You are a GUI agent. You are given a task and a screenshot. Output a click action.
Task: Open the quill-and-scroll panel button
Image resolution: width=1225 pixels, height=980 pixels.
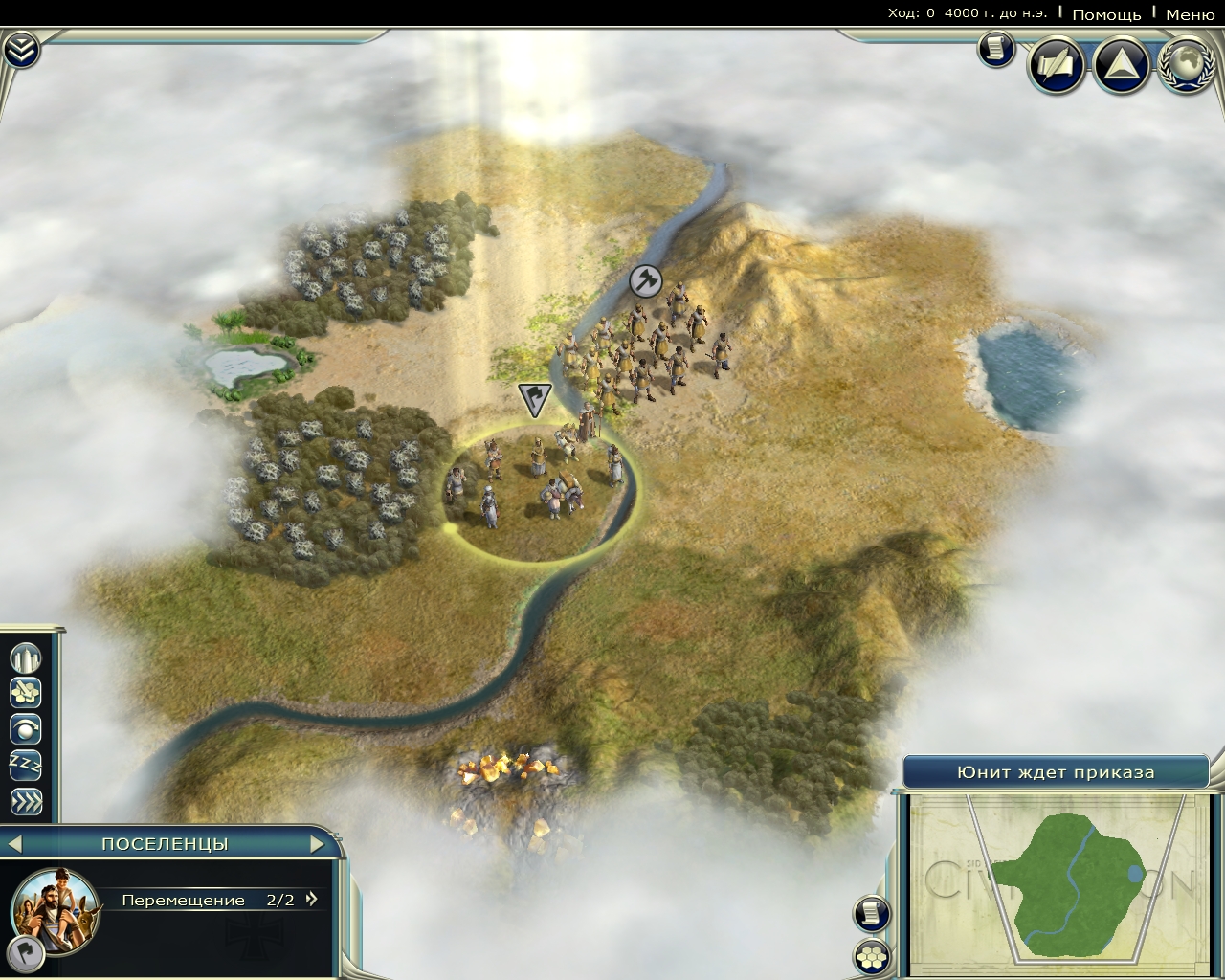(x=1056, y=65)
